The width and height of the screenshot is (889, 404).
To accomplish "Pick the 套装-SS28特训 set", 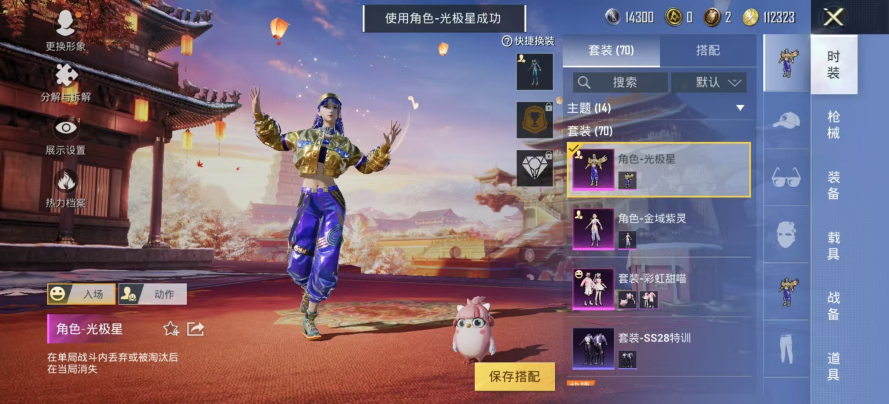I will [659, 347].
